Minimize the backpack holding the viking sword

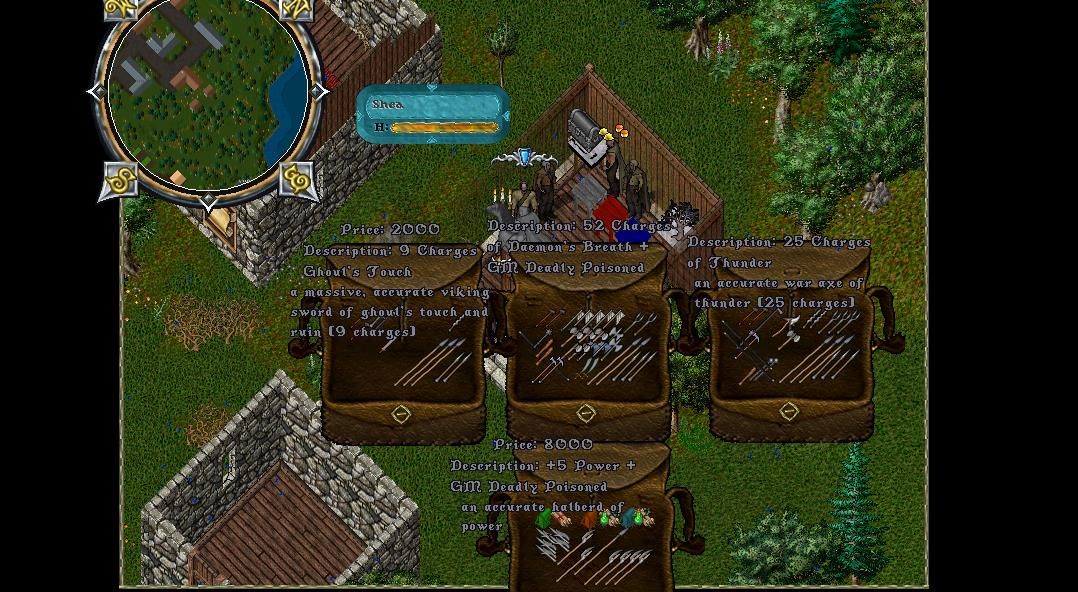[x=401, y=414]
